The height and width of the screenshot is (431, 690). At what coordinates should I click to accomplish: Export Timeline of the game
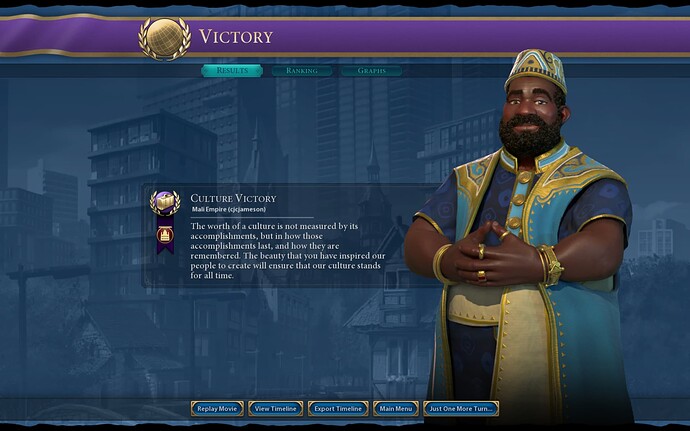(x=336, y=408)
